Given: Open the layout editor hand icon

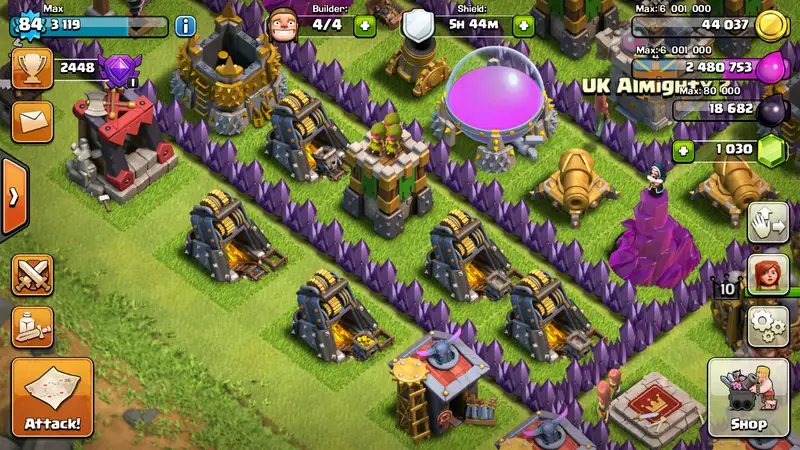Looking at the screenshot, I should (x=767, y=222).
